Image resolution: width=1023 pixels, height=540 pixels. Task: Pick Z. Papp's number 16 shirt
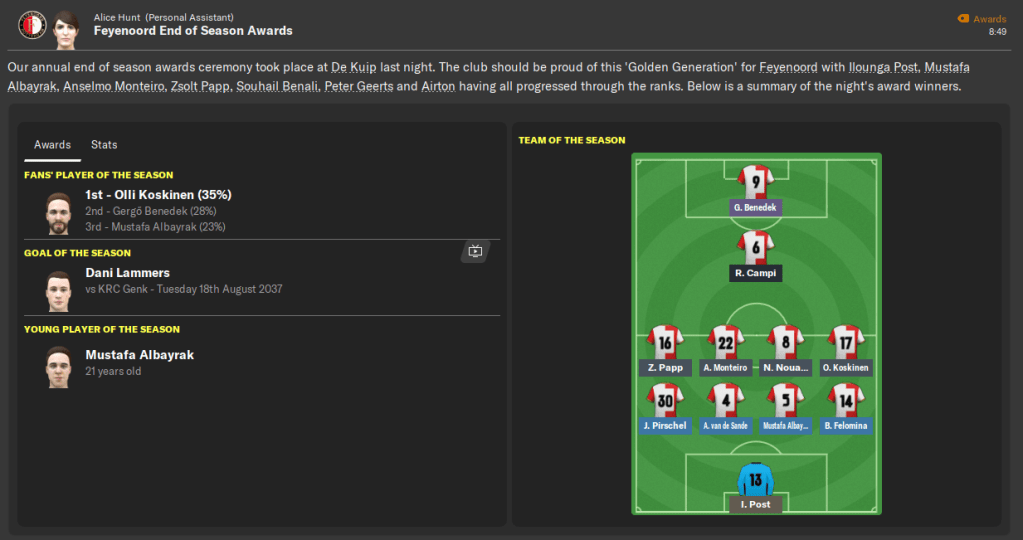tap(665, 342)
